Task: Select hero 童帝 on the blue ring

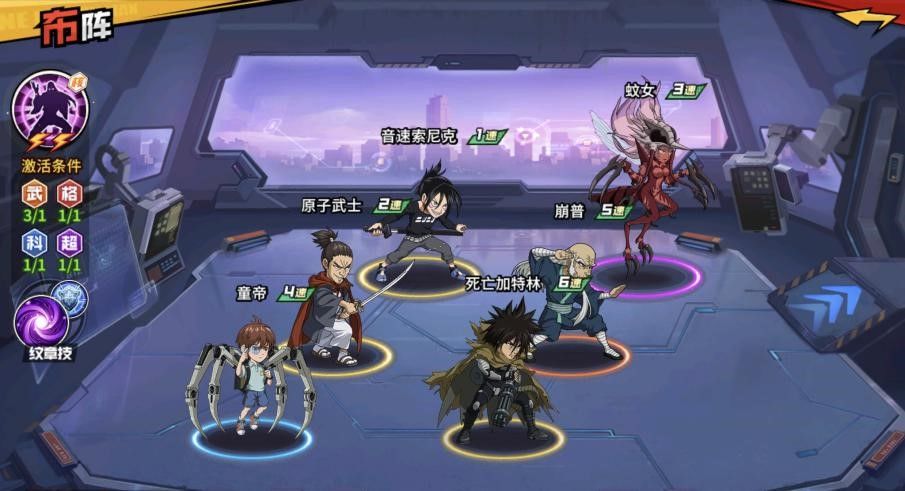Action: pos(251,378)
